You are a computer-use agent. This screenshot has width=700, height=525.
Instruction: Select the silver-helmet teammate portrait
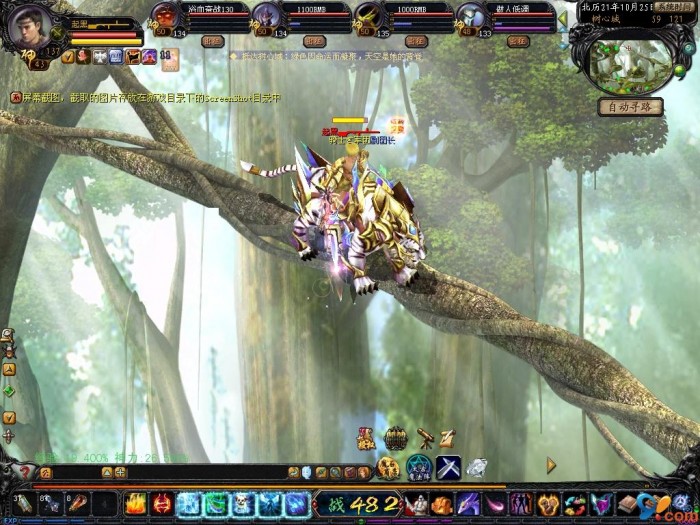click(x=471, y=17)
